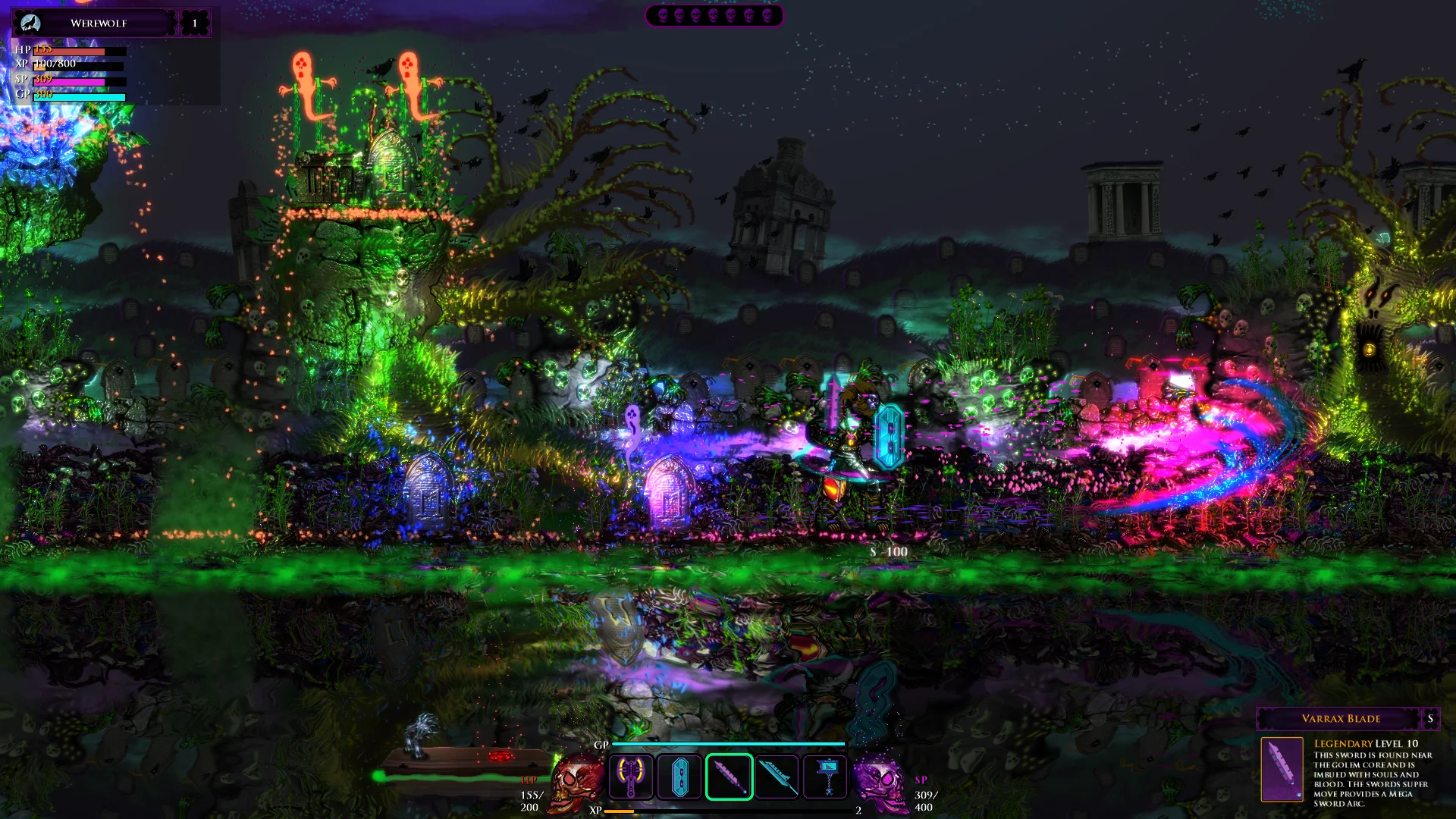
Task: Switch to the cyan serrated greatsword slot
Action: (x=777, y=777)
